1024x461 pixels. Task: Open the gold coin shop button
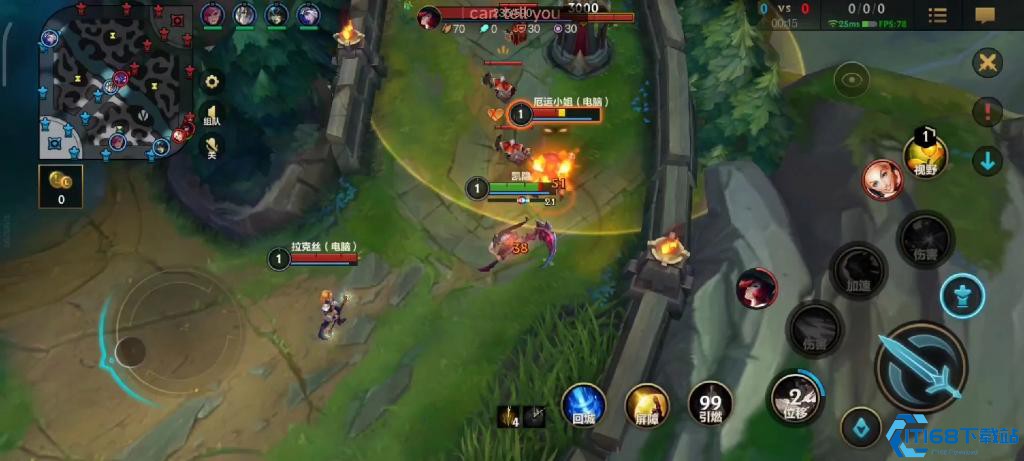tap(60, 184)
